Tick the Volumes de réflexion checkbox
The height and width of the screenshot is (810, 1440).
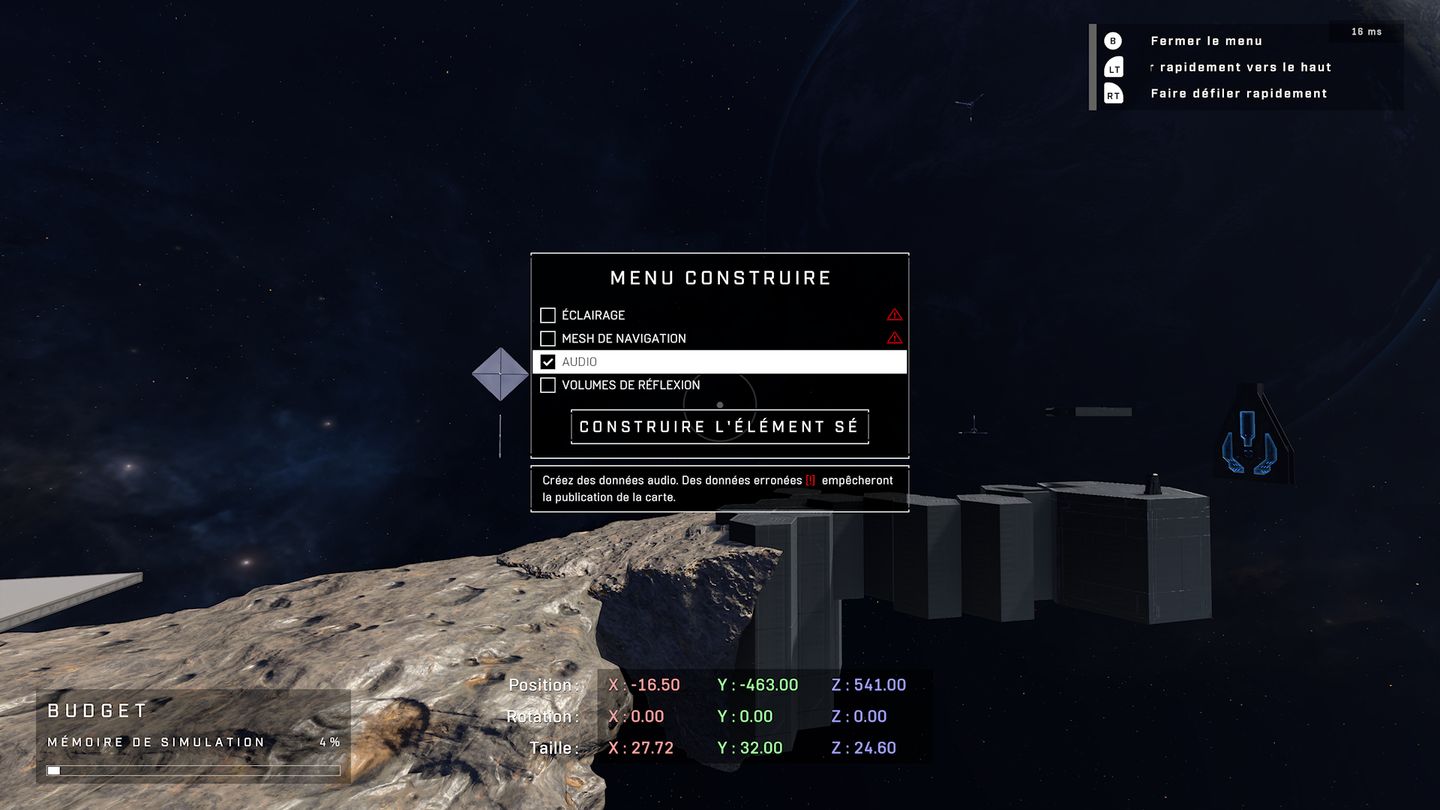click(548, 385)
